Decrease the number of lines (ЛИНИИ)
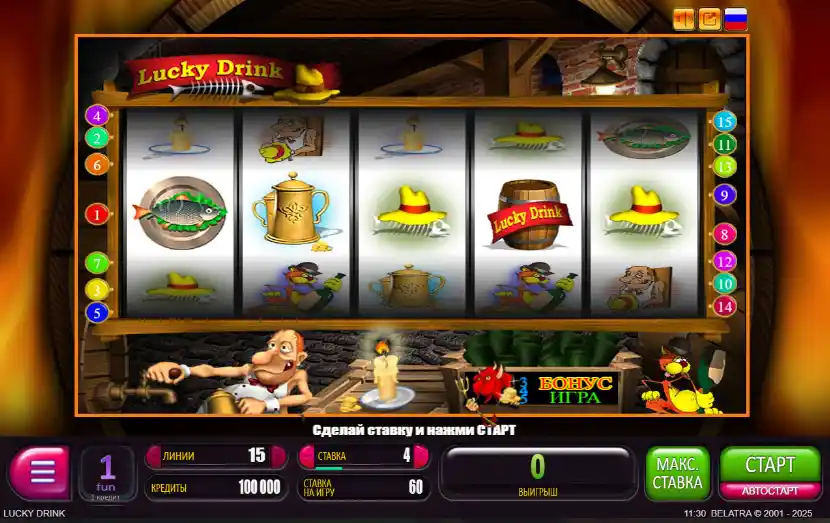Viewport: 830px width, 523px height. point(153,456)
